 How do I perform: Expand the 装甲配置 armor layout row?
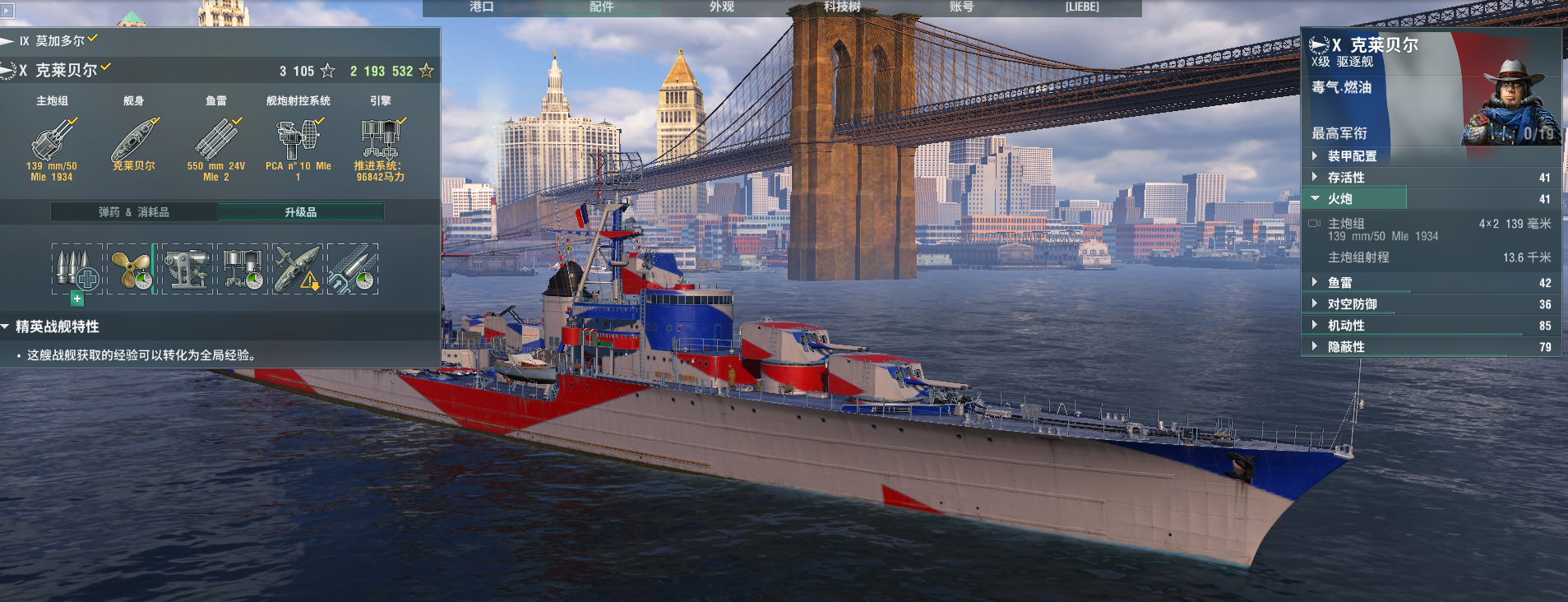point(1352,156)
